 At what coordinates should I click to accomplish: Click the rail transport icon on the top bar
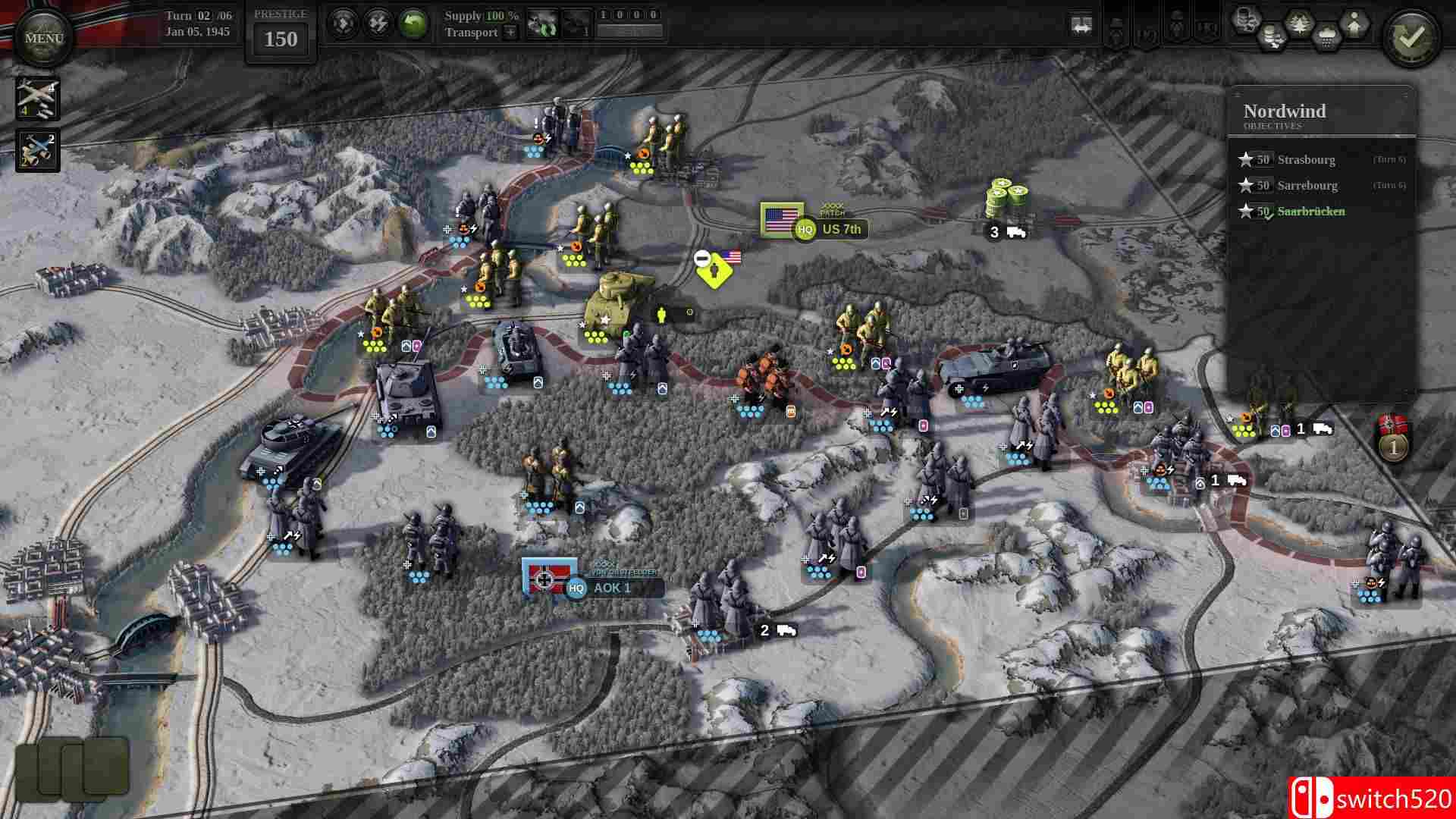(1081, 23)
